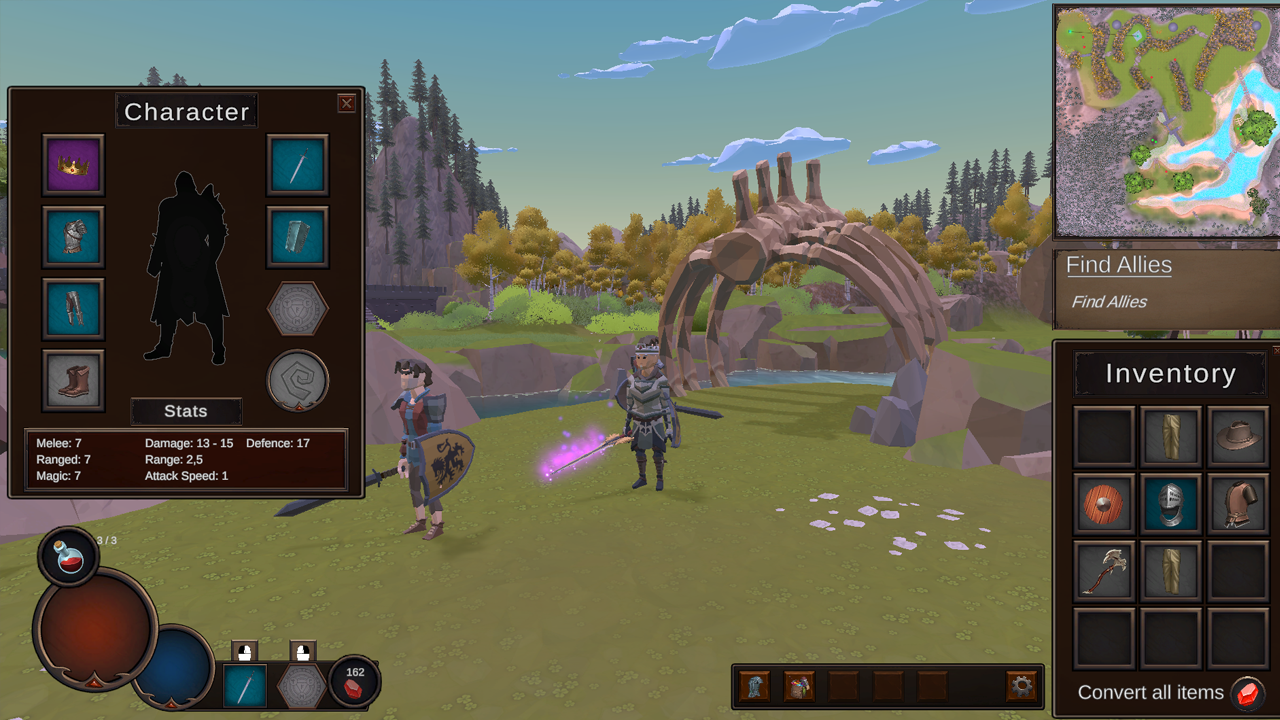Image resolution: width=1280 pixels, height=720 pixels.
Task: Use the red health potion
Action: (x=68, y=557)
